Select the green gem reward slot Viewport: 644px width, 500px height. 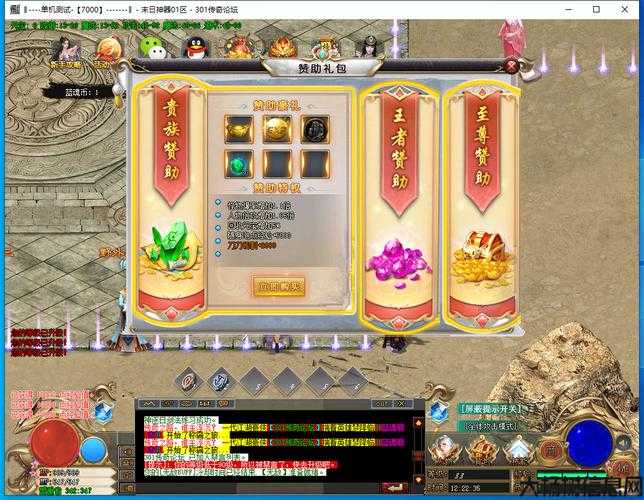pos(239,164)
